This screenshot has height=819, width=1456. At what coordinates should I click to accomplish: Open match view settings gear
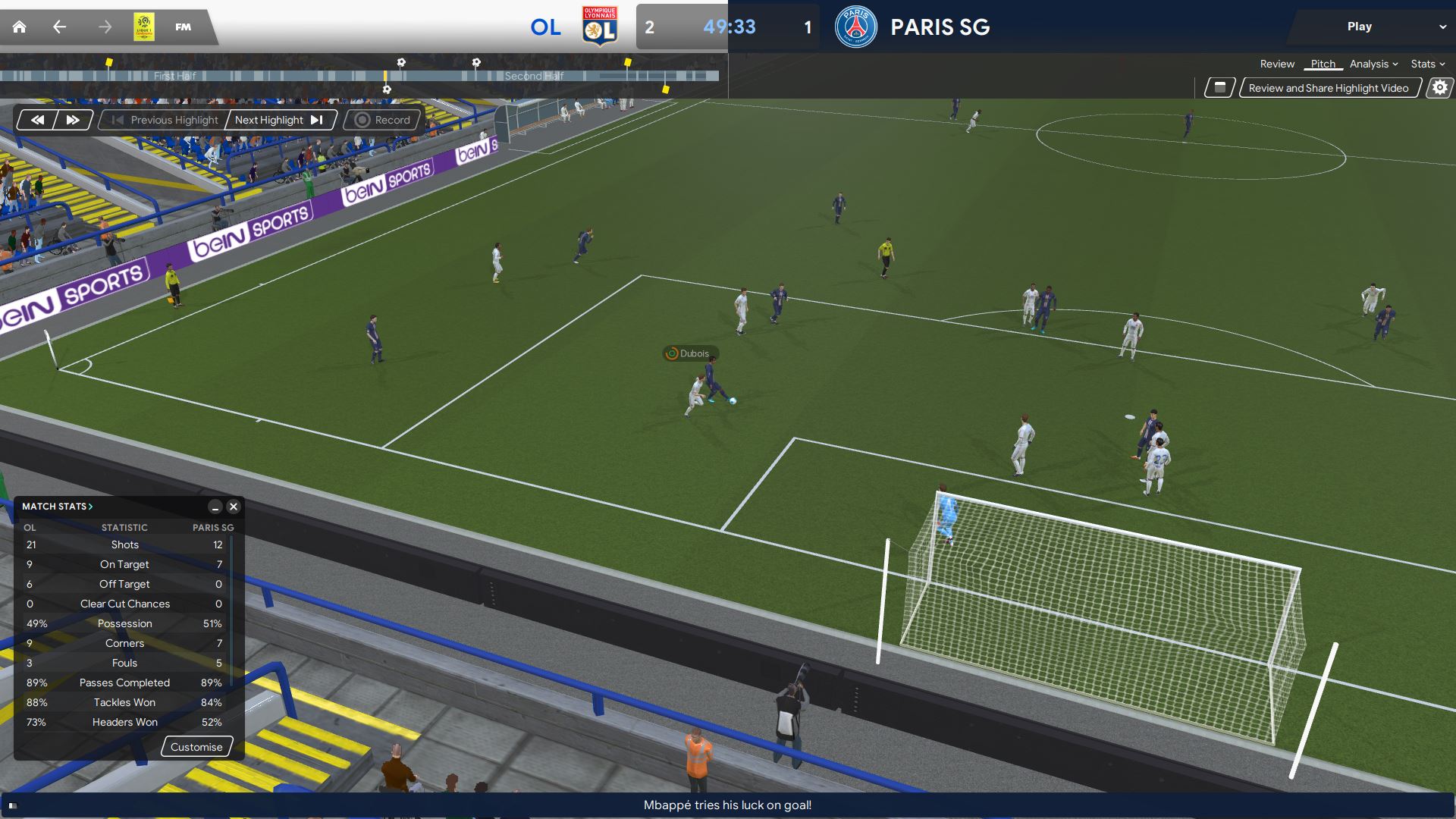1439,88
